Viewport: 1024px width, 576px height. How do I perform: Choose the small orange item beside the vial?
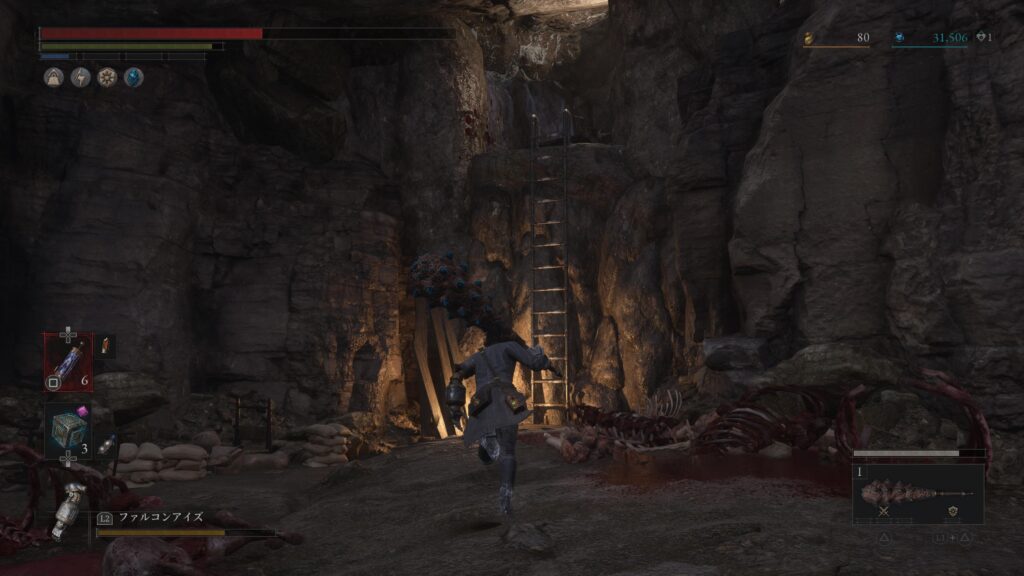[x=106, y=346]
